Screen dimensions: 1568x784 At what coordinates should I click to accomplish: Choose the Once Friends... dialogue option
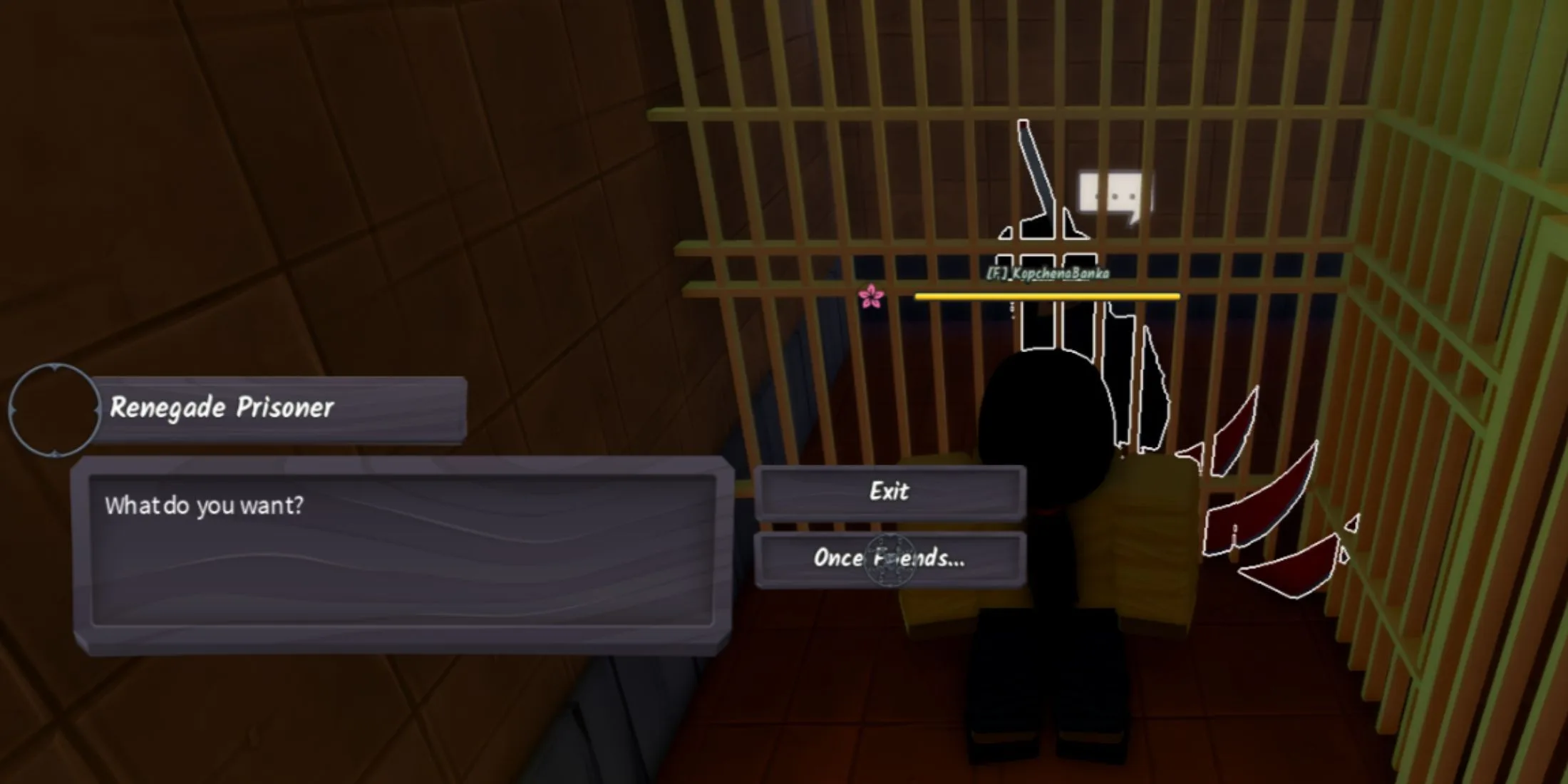[x=889, y=559]
